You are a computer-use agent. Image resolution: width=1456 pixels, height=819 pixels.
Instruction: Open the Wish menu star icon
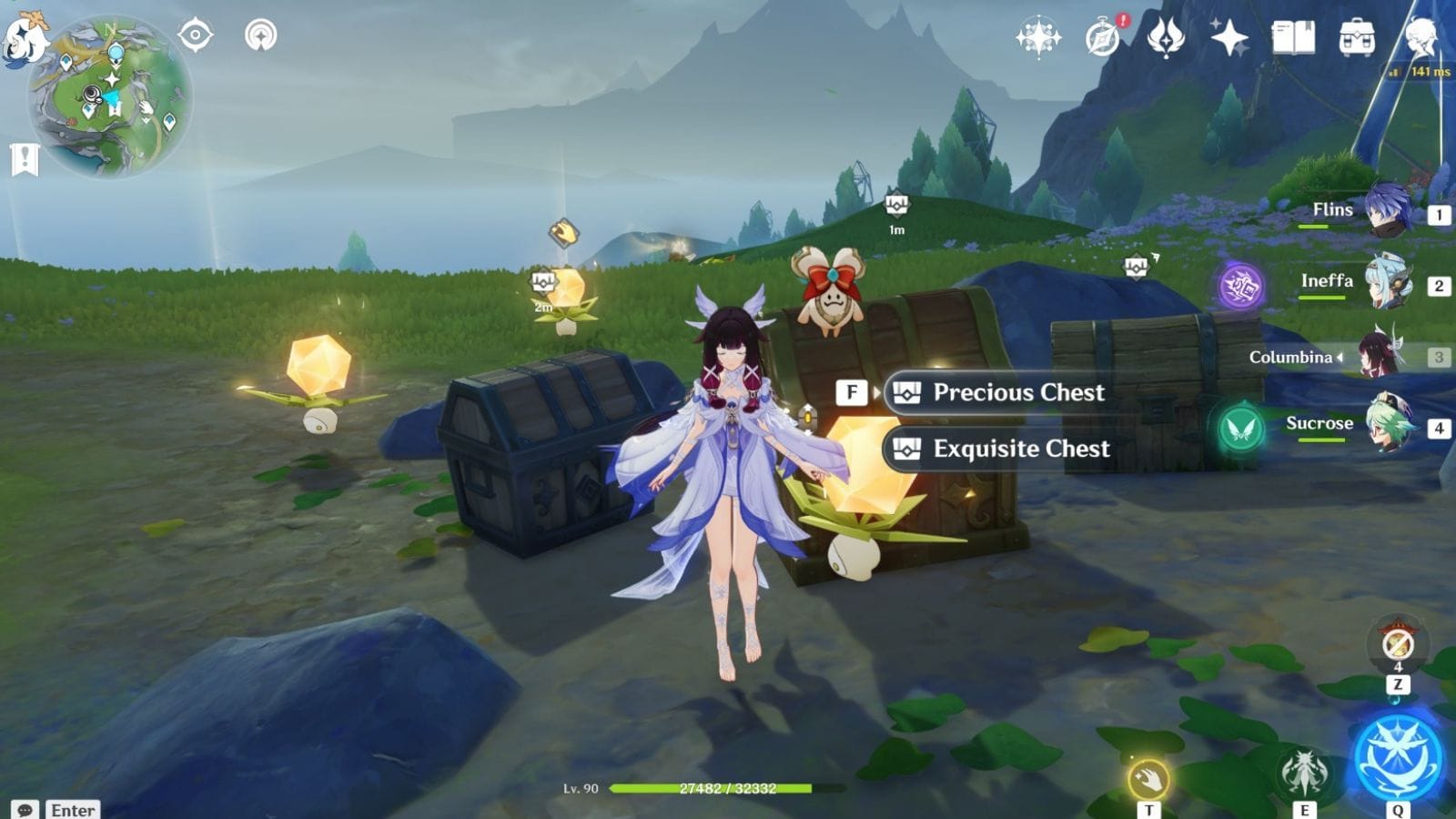(1228, 36)
